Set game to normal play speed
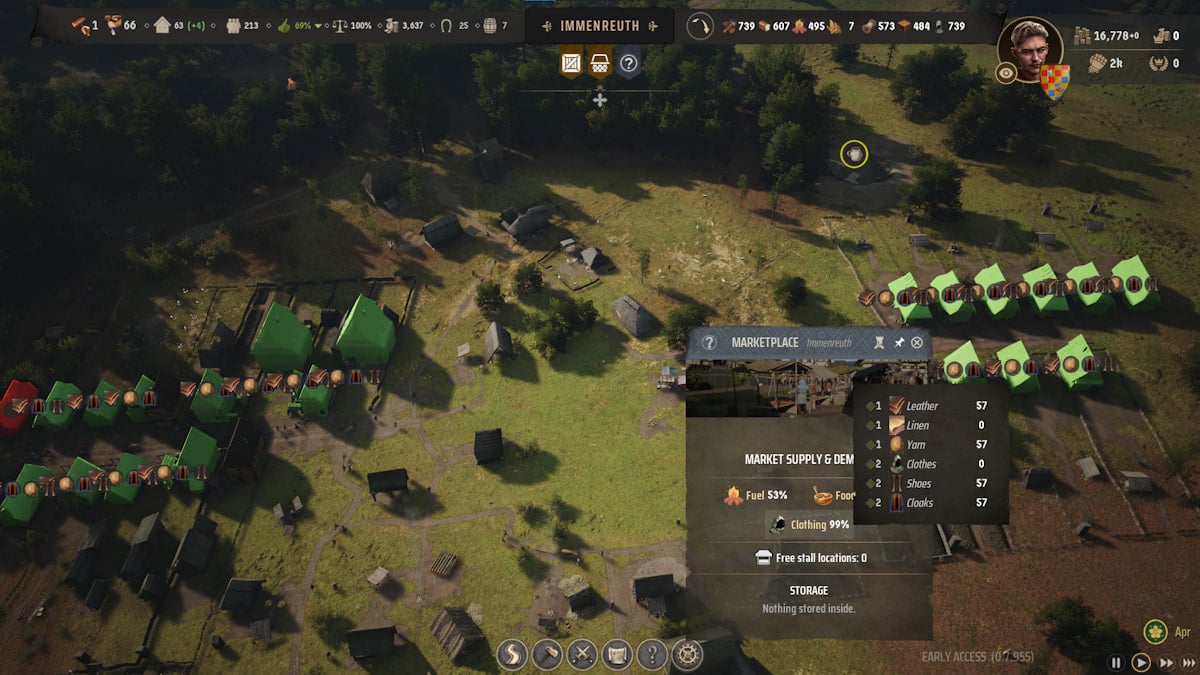1200x675 pixels. coord(1141,662)
